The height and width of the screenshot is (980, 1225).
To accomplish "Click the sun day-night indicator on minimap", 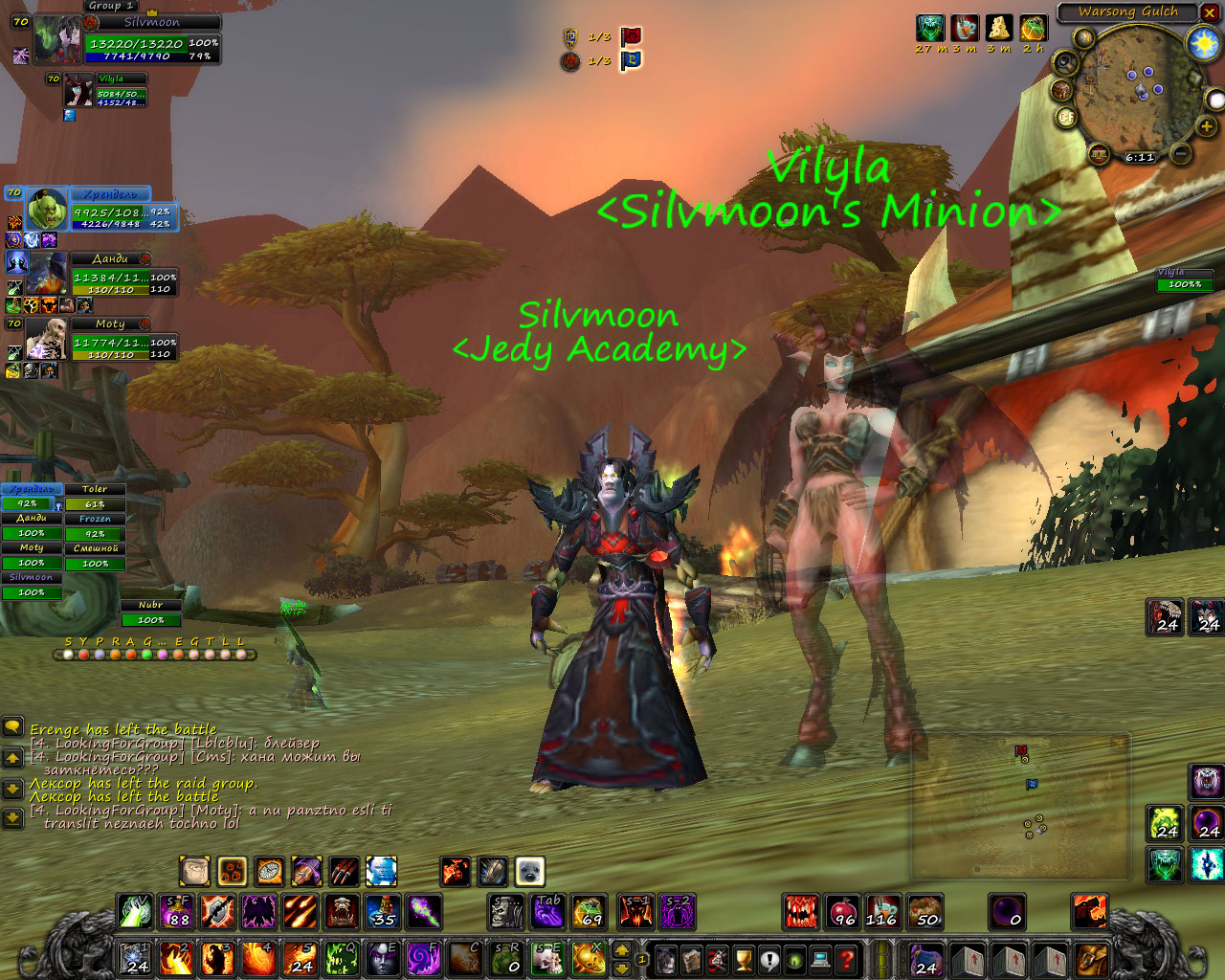I will (1202, 43).
